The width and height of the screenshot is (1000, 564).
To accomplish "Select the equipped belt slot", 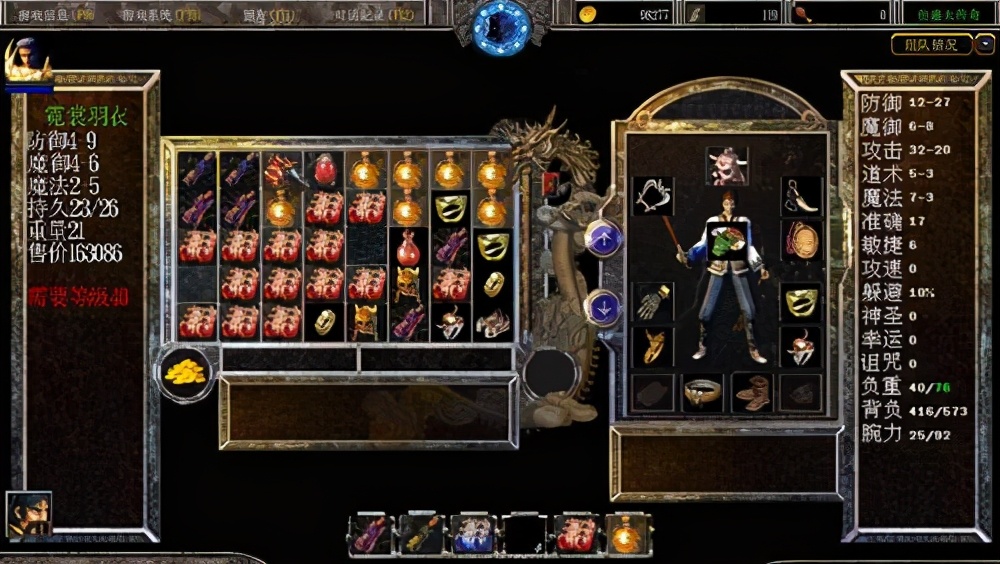I will click(703, 392).
